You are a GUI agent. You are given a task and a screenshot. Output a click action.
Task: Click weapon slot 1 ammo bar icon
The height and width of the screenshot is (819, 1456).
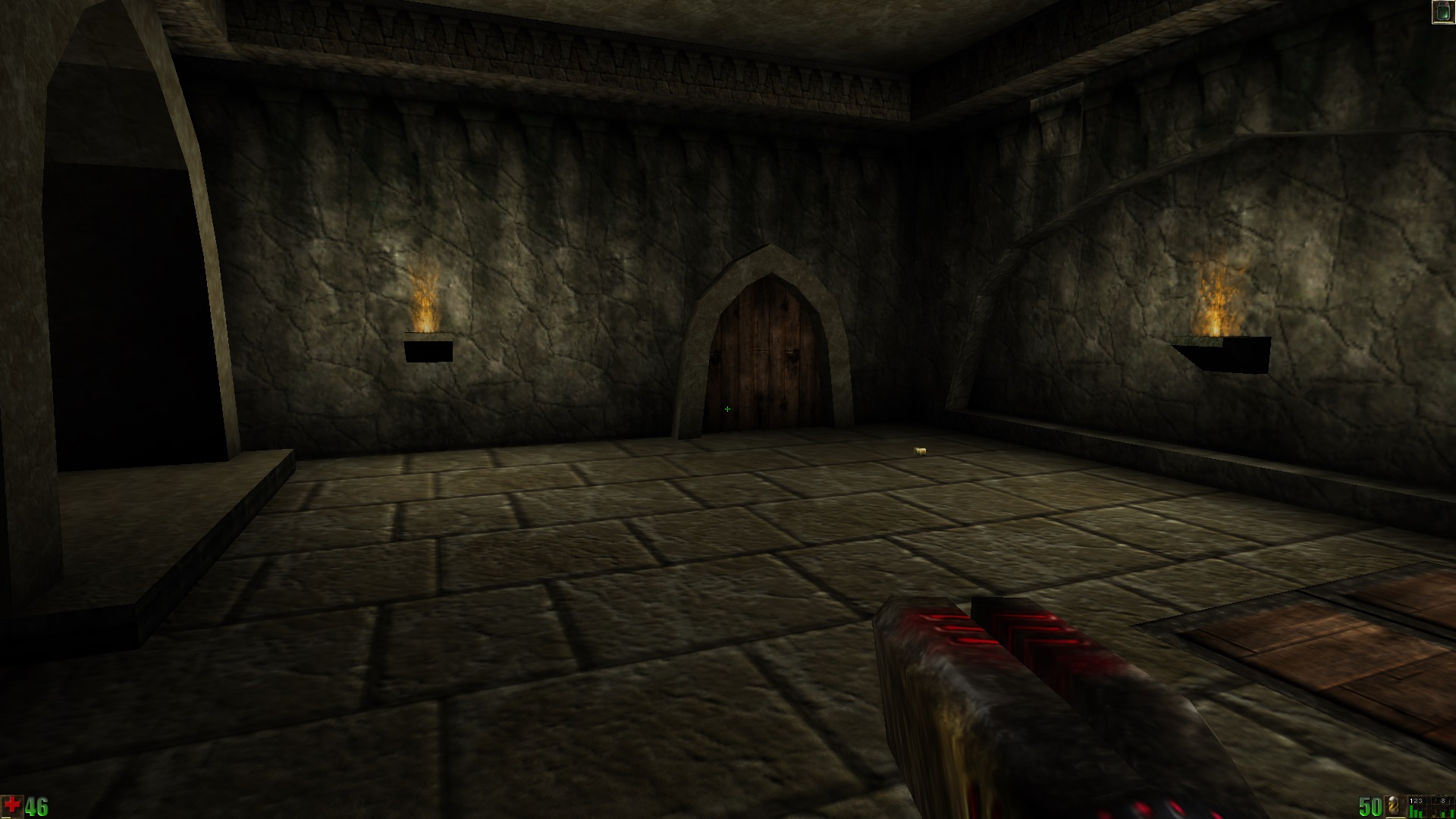[x=1410, y=811]
